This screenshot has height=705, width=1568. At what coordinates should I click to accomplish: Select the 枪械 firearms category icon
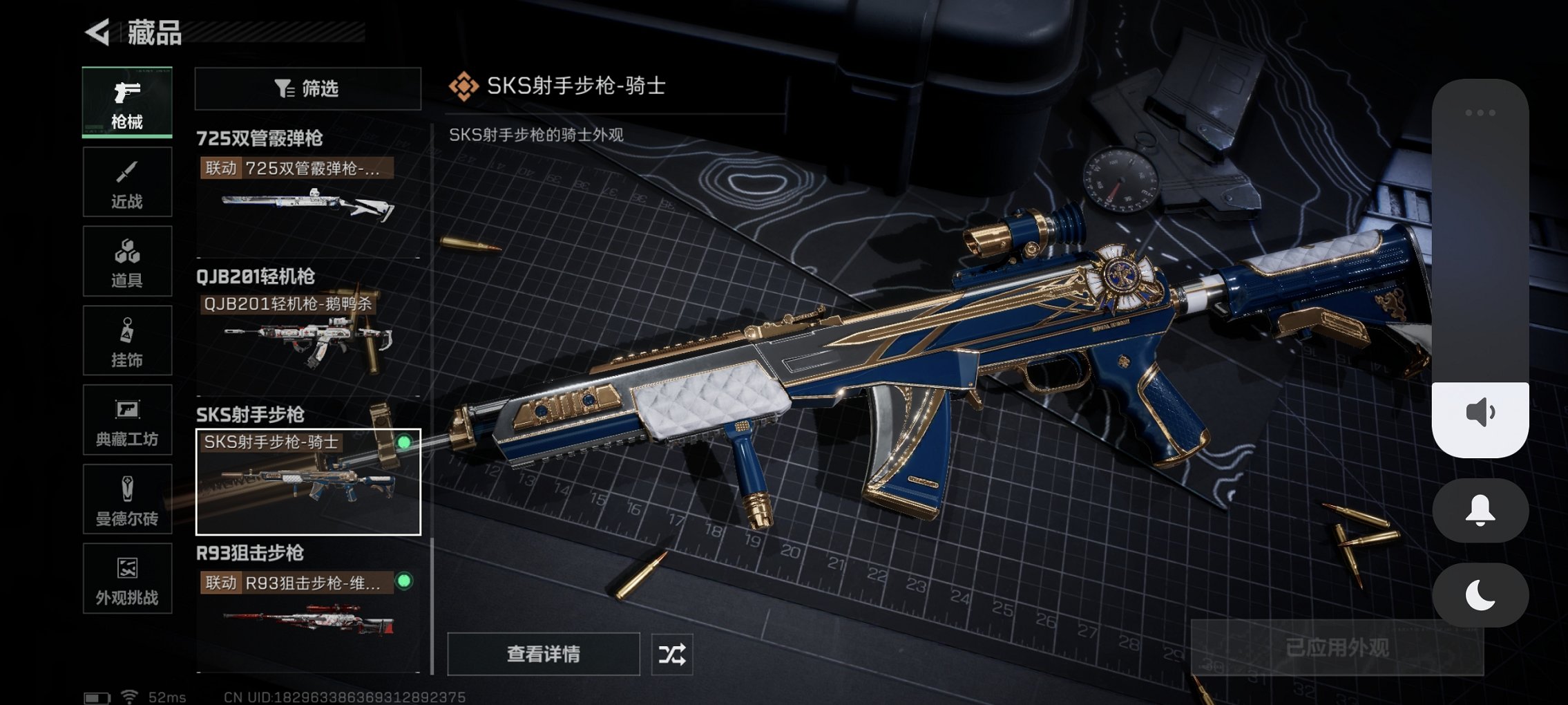127,102
